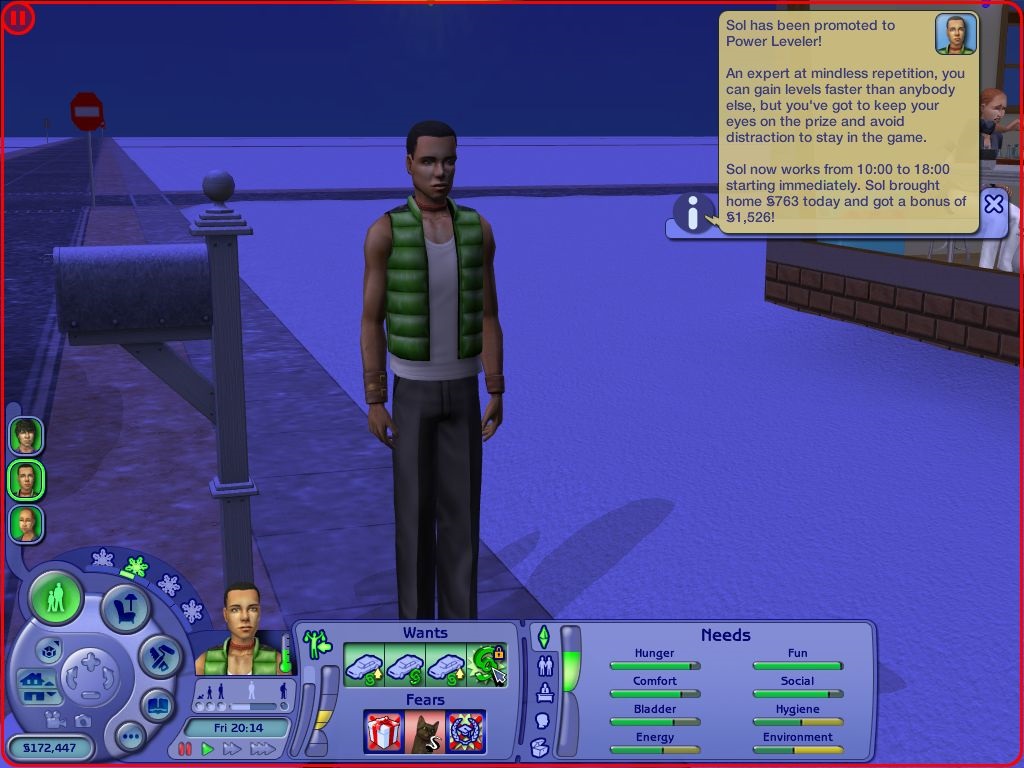Screen dimensions: 1024x768
Task: Open Buy mode with the armchair and lamp button
Action: coord(126,606)
